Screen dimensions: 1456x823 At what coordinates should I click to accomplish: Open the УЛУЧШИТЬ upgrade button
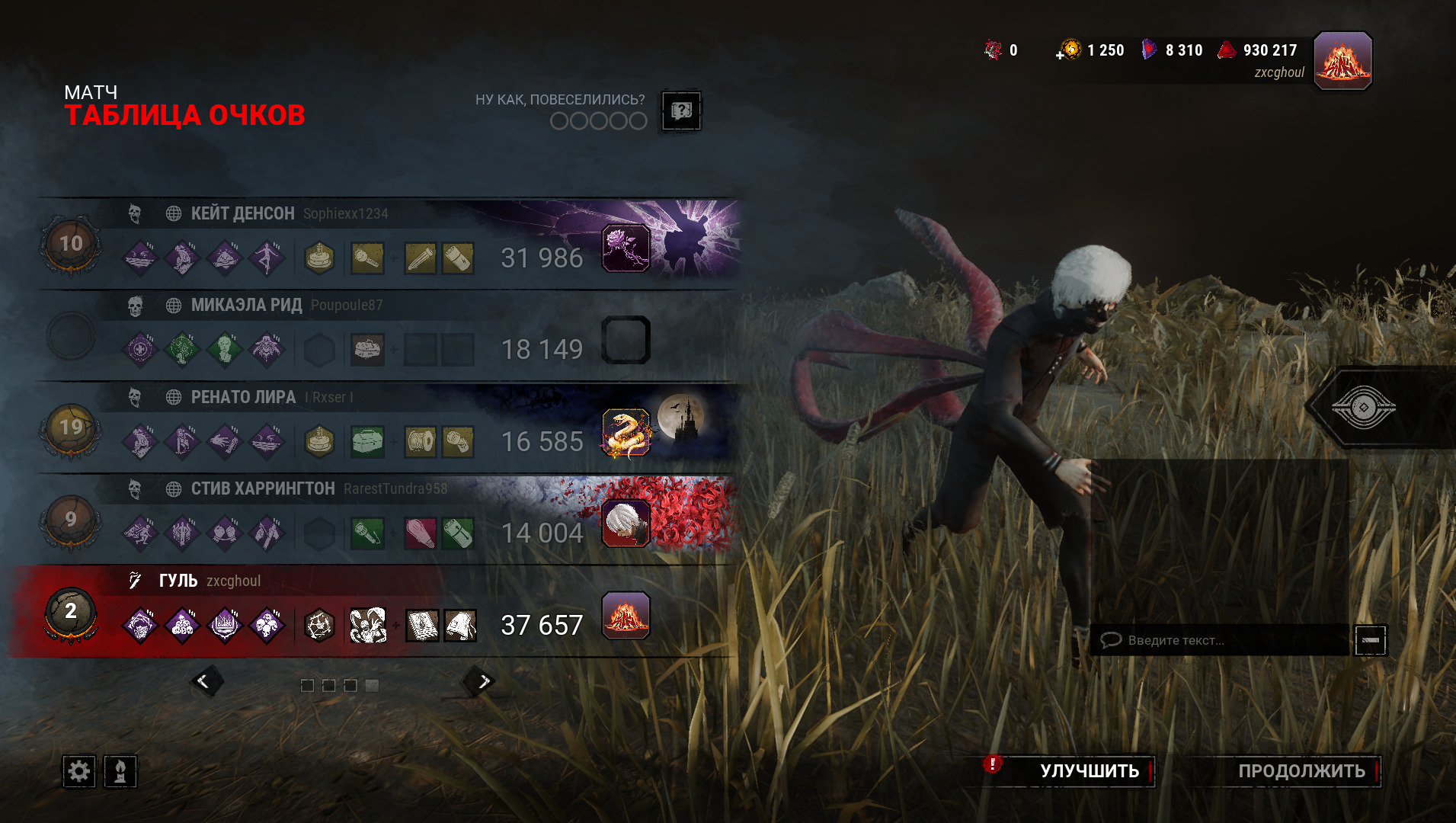coord(1089,771)
